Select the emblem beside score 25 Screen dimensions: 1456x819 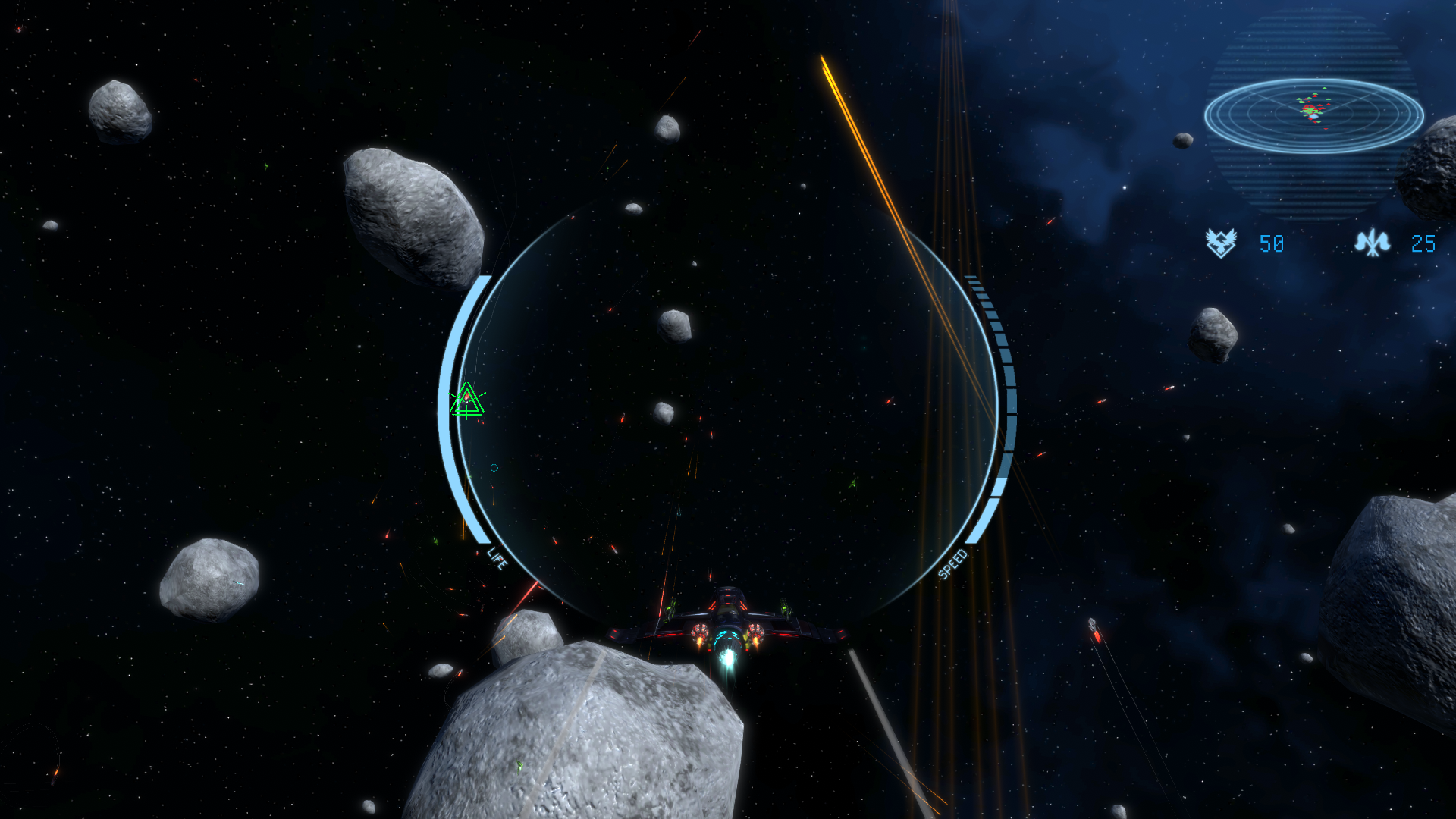tap(1372, 243)
